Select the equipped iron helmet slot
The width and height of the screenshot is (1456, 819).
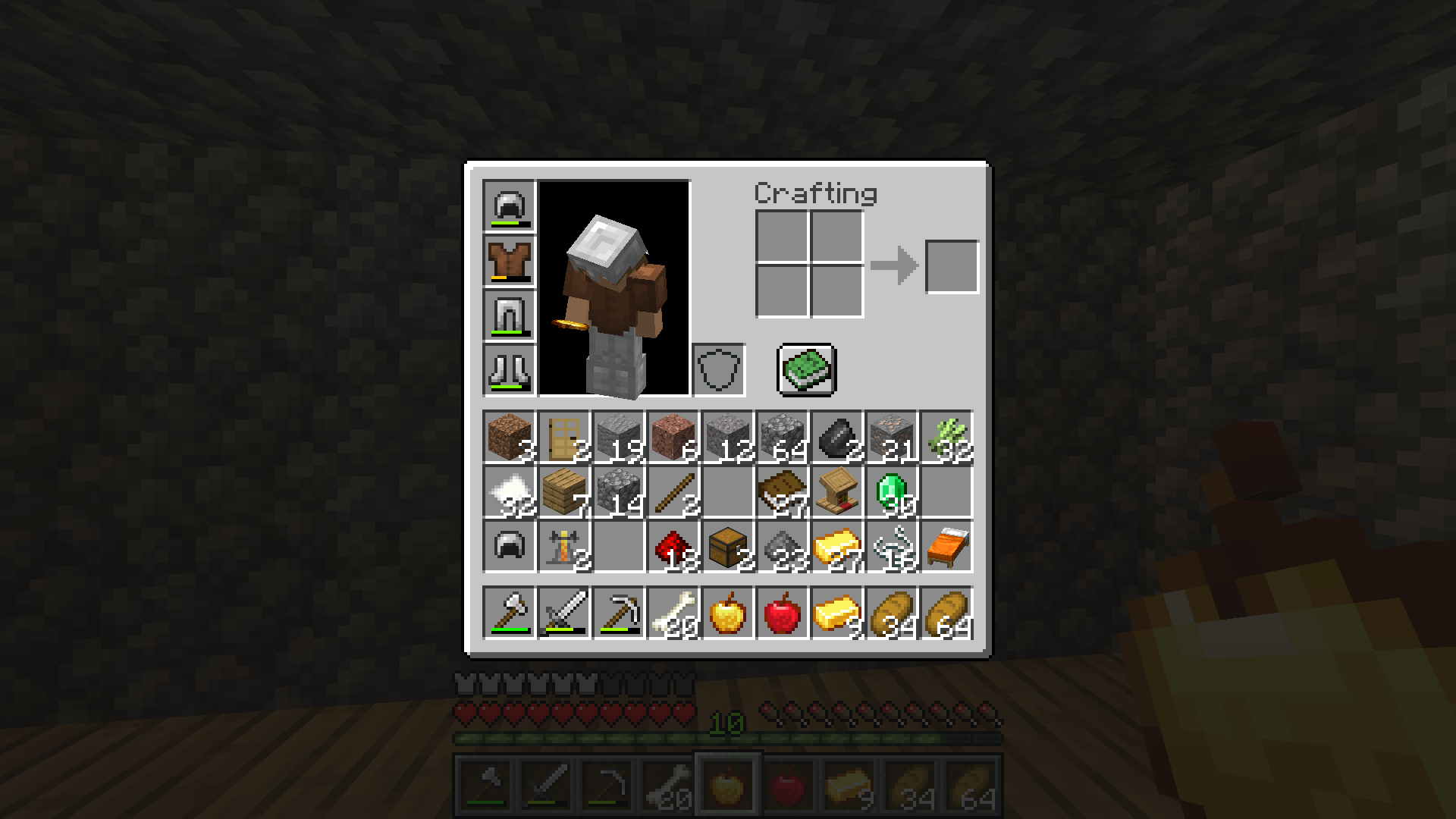[x=509, y=206]
